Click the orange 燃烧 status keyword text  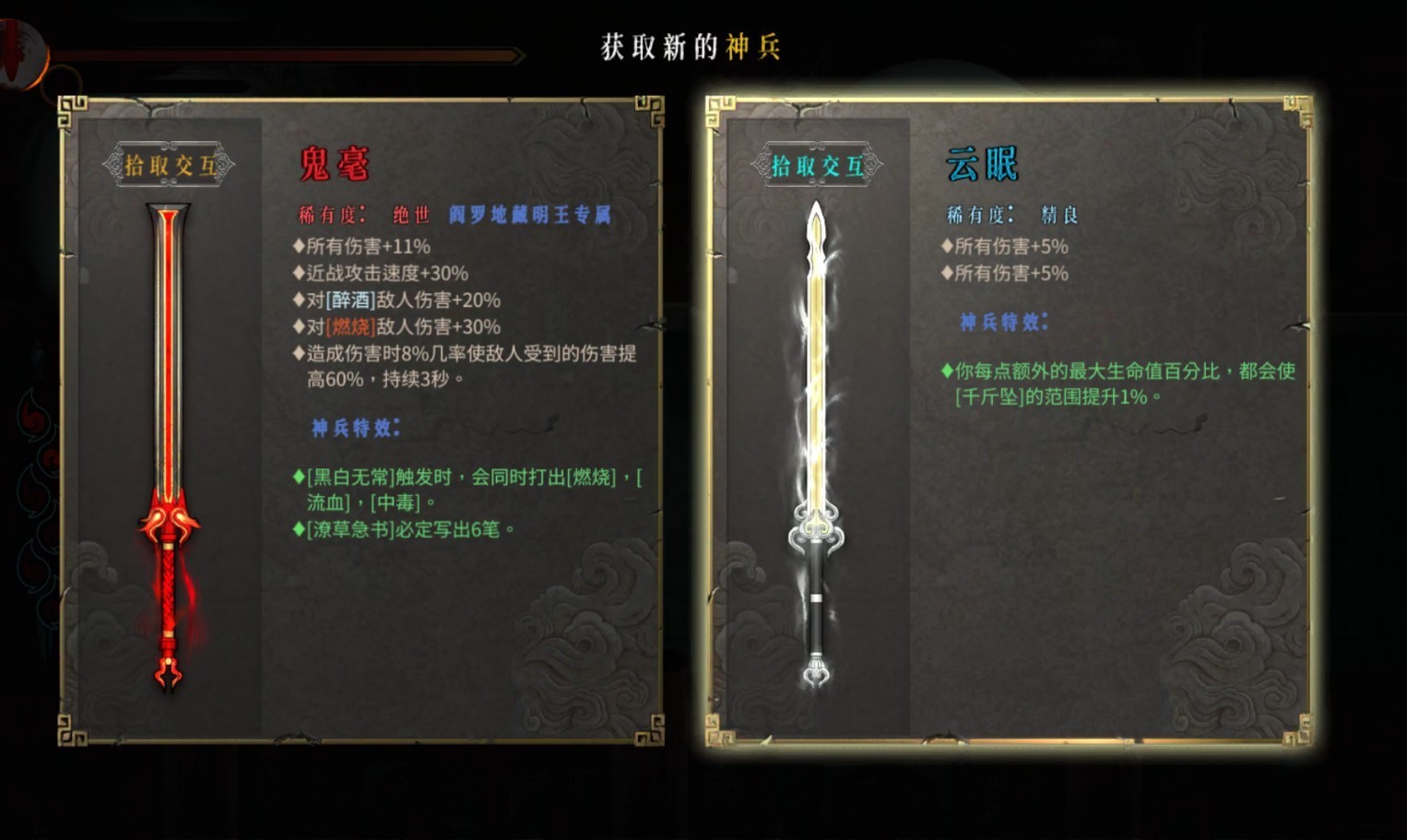350,326
